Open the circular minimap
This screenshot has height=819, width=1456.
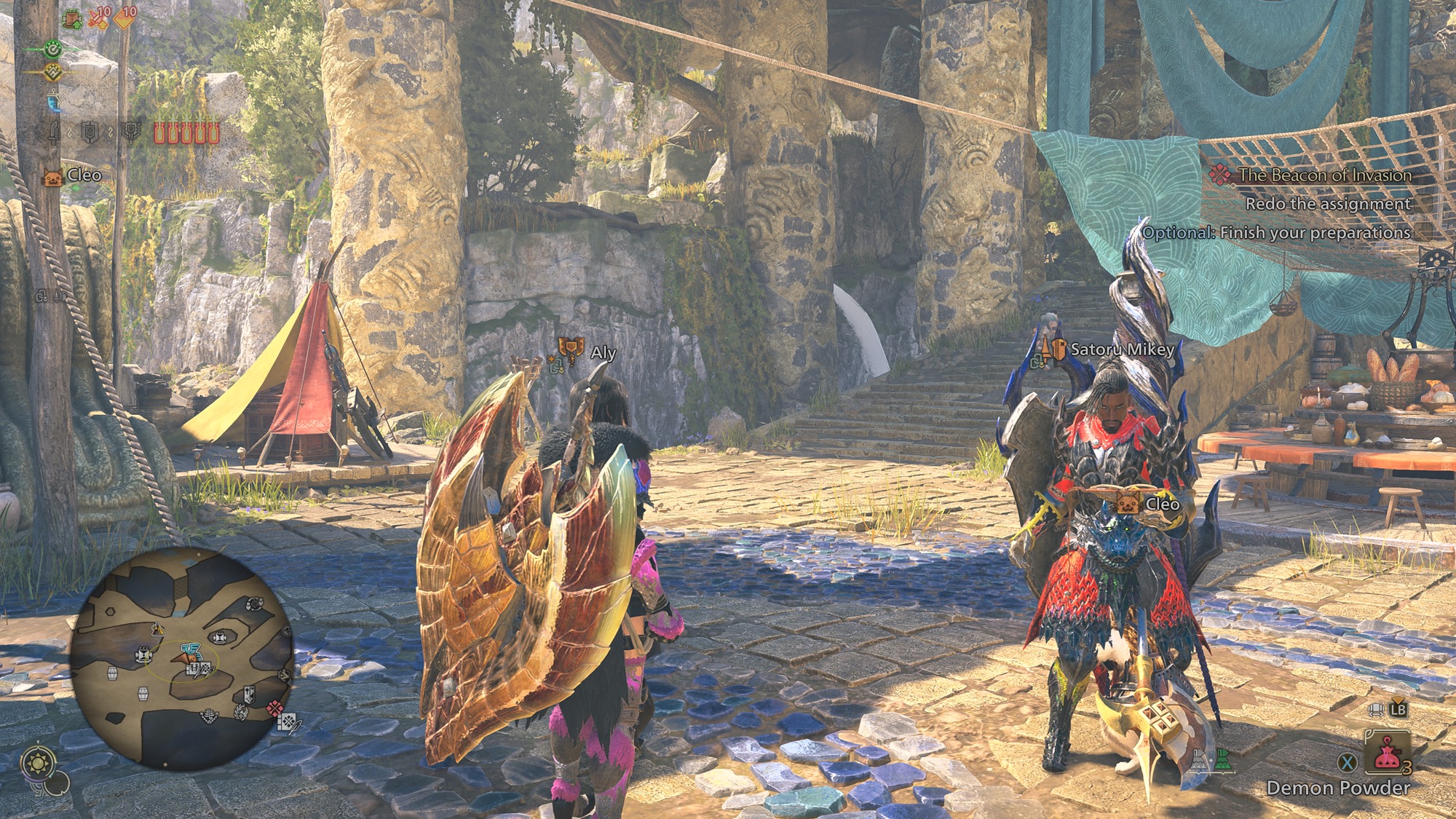[x=182, y=659]
